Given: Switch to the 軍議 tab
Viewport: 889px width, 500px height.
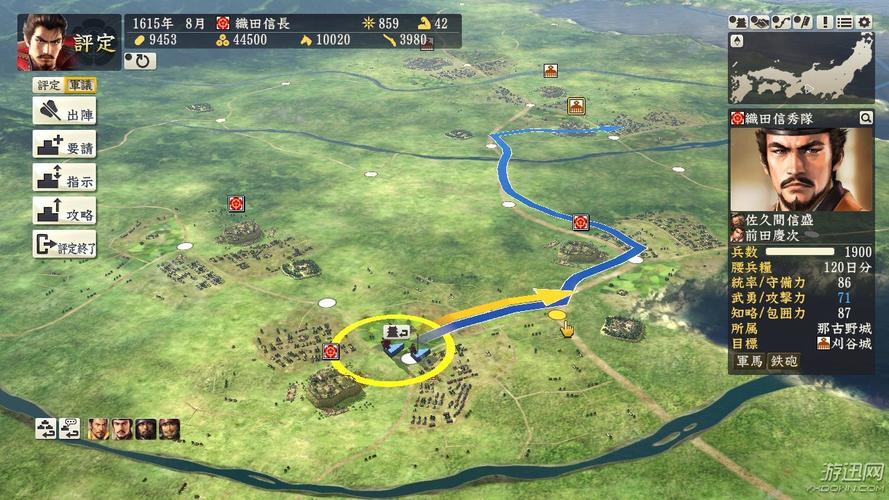Looking at the screenshot, I should click(81, 86).
